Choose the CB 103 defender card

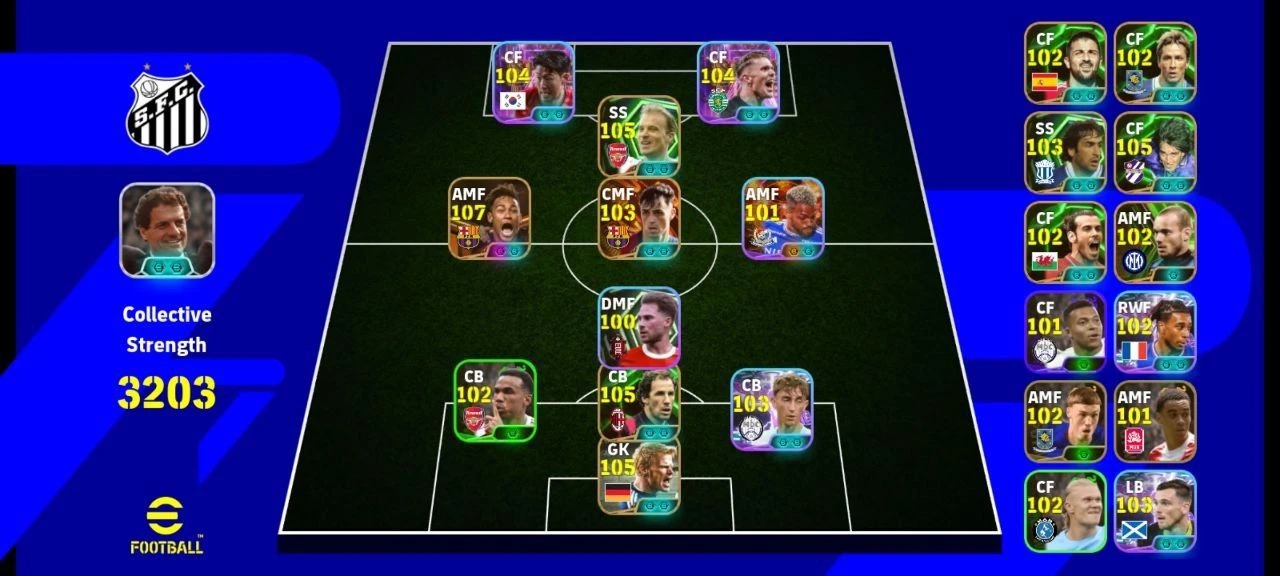[771, 409]
